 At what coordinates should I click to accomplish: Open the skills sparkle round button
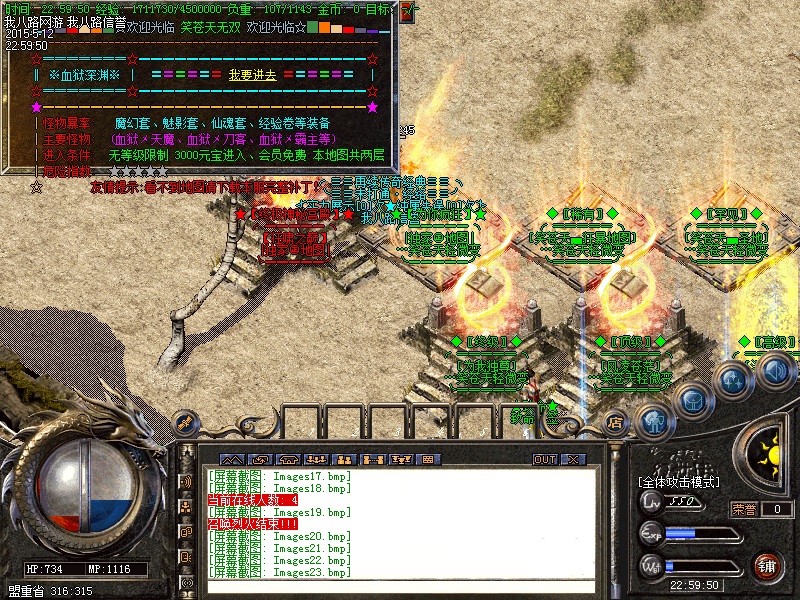tap(734, 381)
